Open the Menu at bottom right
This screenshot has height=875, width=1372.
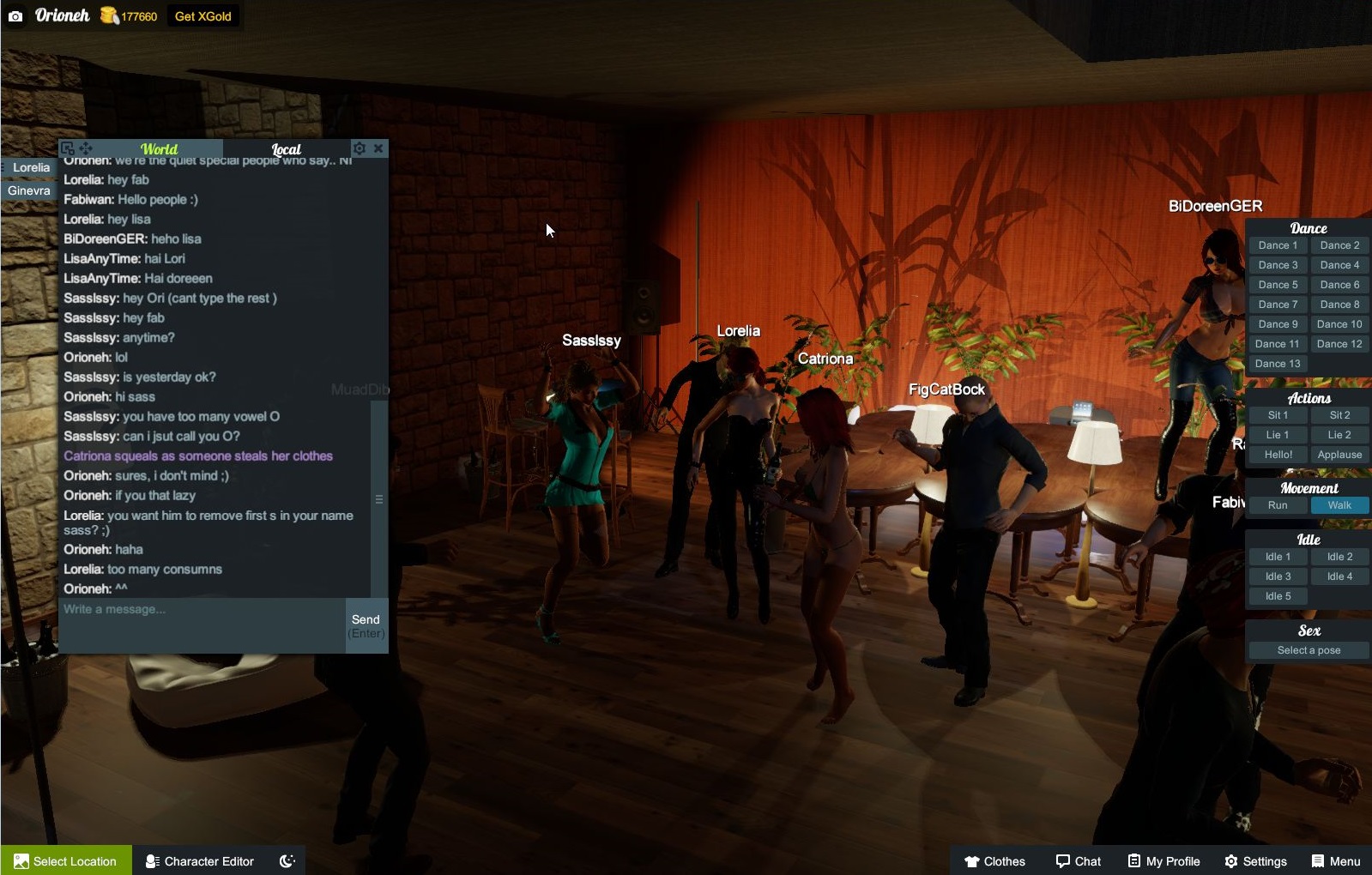tap(1337, 860)
